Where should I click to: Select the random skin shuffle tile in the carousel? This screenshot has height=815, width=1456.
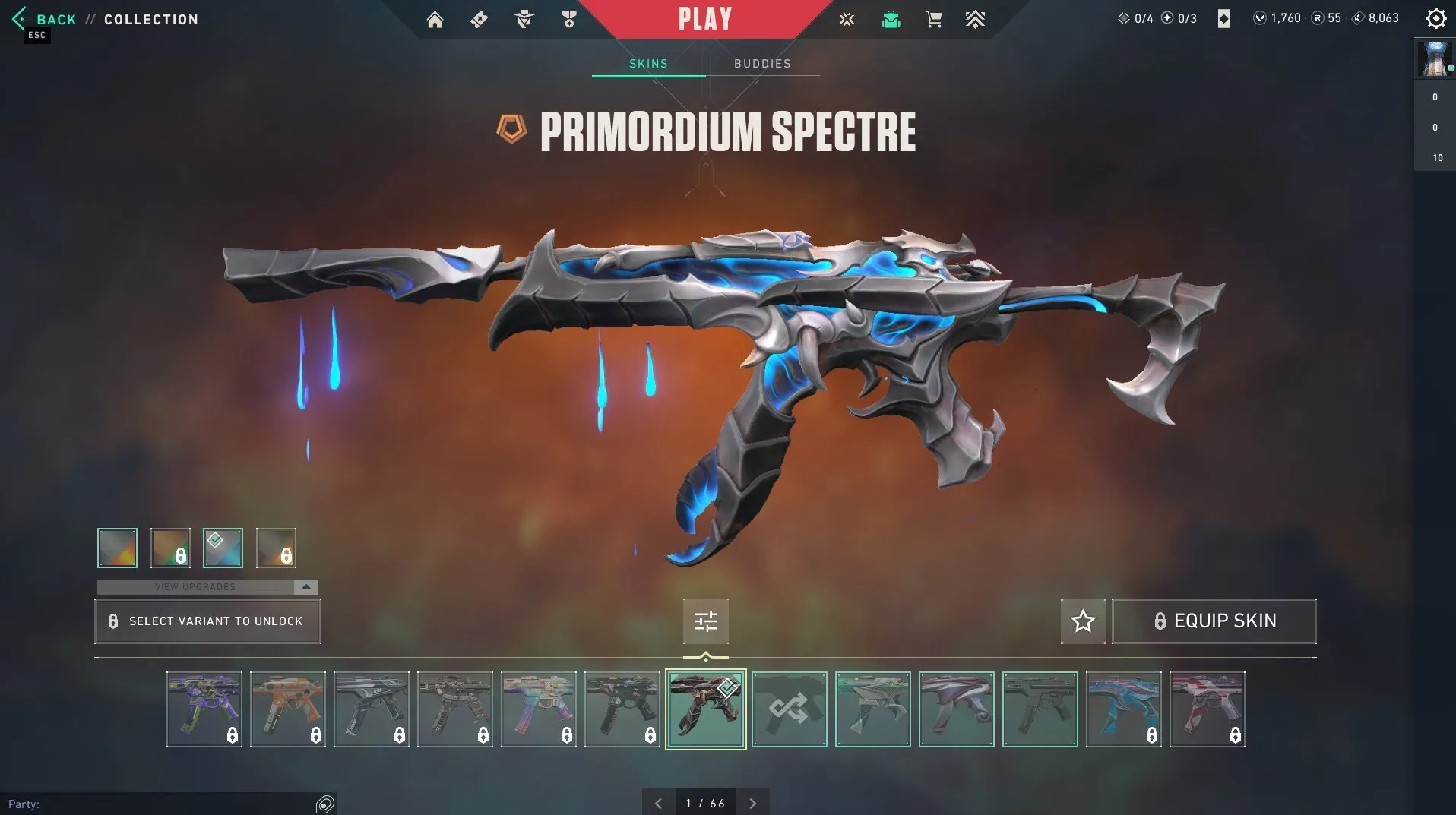pyautogui.click(x=789, y=709)
